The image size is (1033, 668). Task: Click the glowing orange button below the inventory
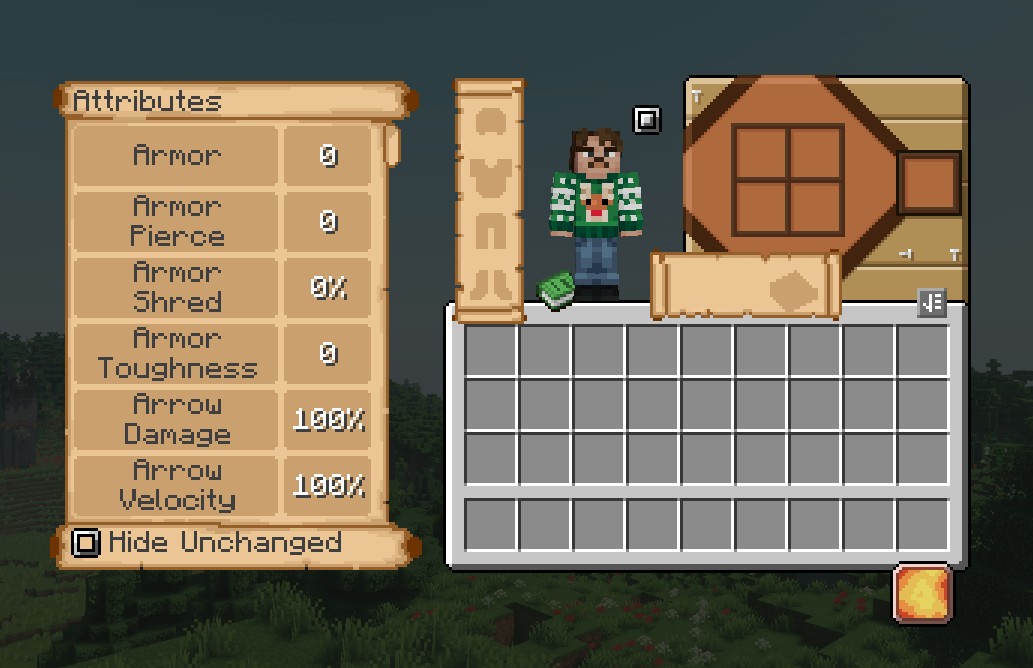tap(922, 593)
